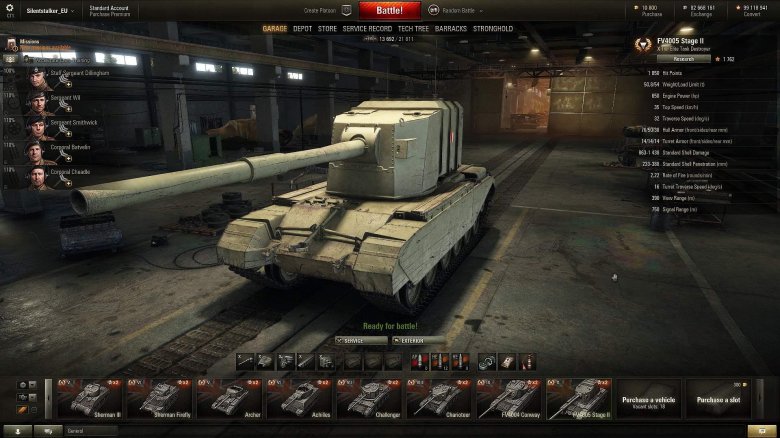Viewport: 780px width, 438px height.
Task: Select the Archer tank thumbnail
Action: (229, 398)
